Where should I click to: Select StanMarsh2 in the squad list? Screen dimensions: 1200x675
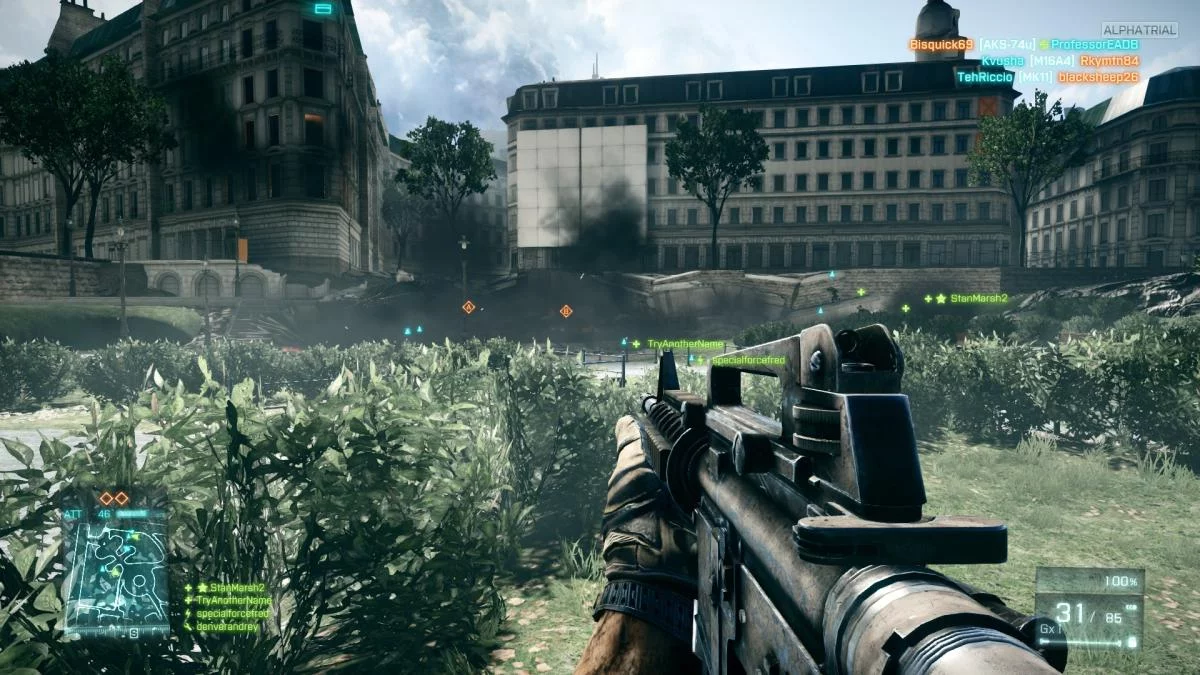(x=232, y=588)
